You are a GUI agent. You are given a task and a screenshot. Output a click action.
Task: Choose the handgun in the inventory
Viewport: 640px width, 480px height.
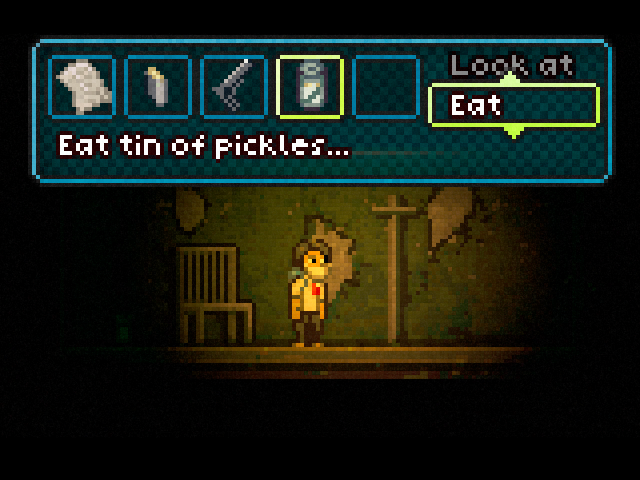(233, 88)
